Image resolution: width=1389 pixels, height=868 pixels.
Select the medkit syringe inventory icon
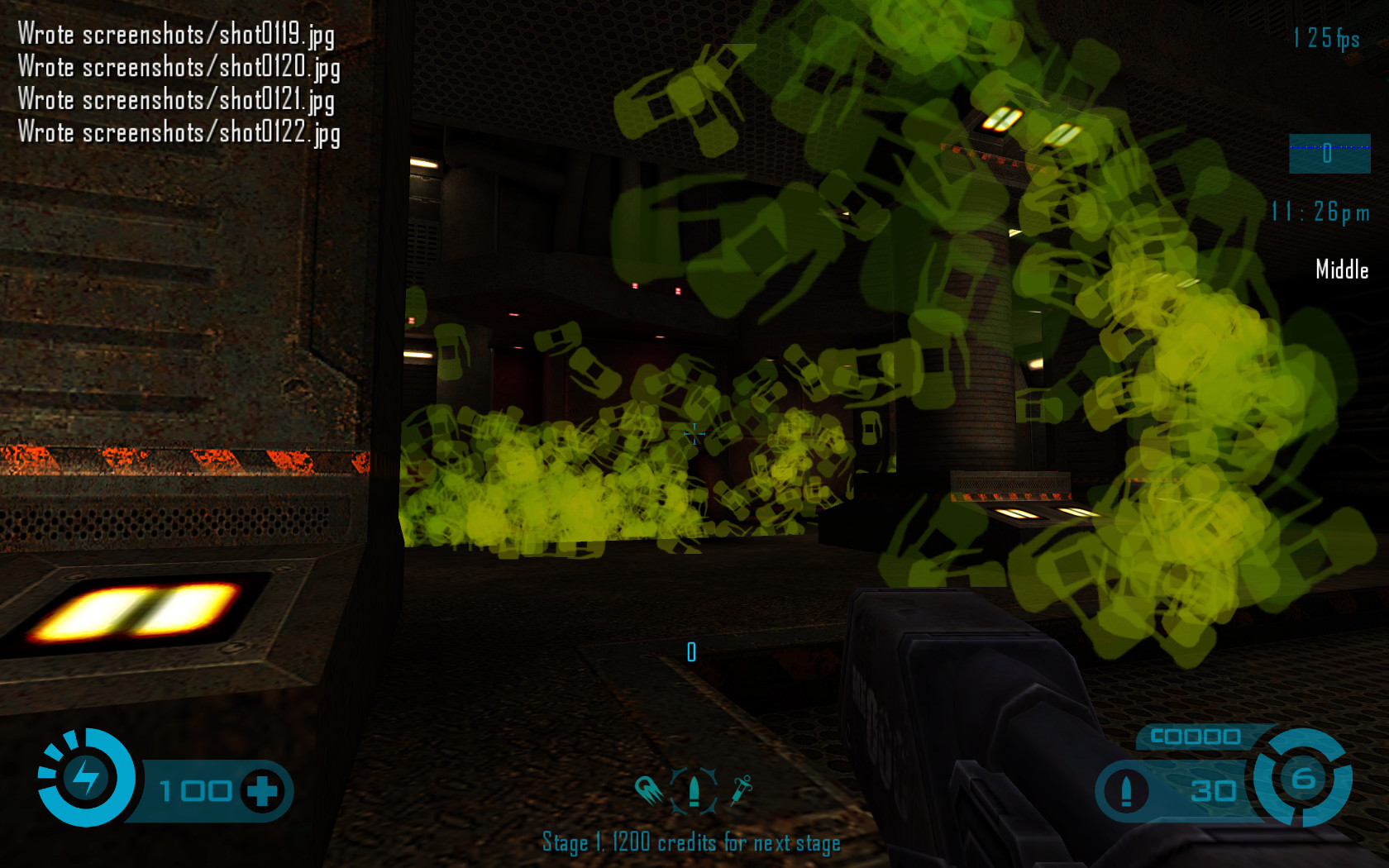741,790
